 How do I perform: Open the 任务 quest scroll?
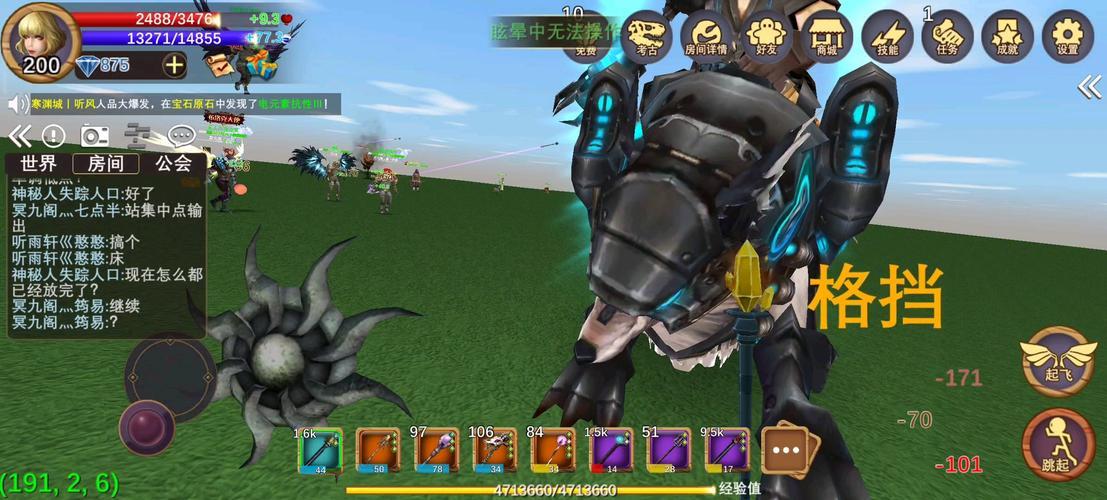pos(947,36)
